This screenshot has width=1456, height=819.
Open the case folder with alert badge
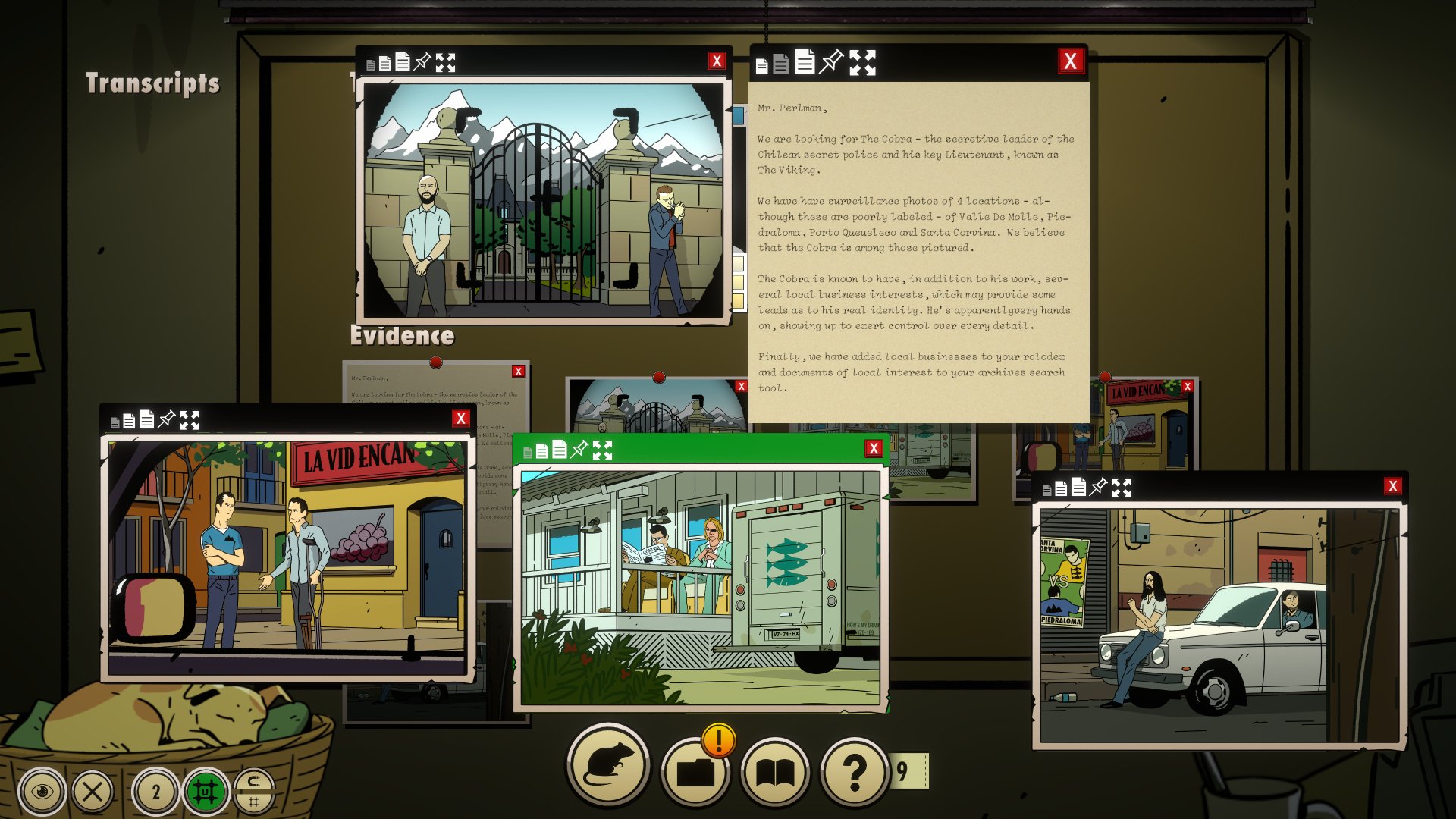[x=695, y=772]
